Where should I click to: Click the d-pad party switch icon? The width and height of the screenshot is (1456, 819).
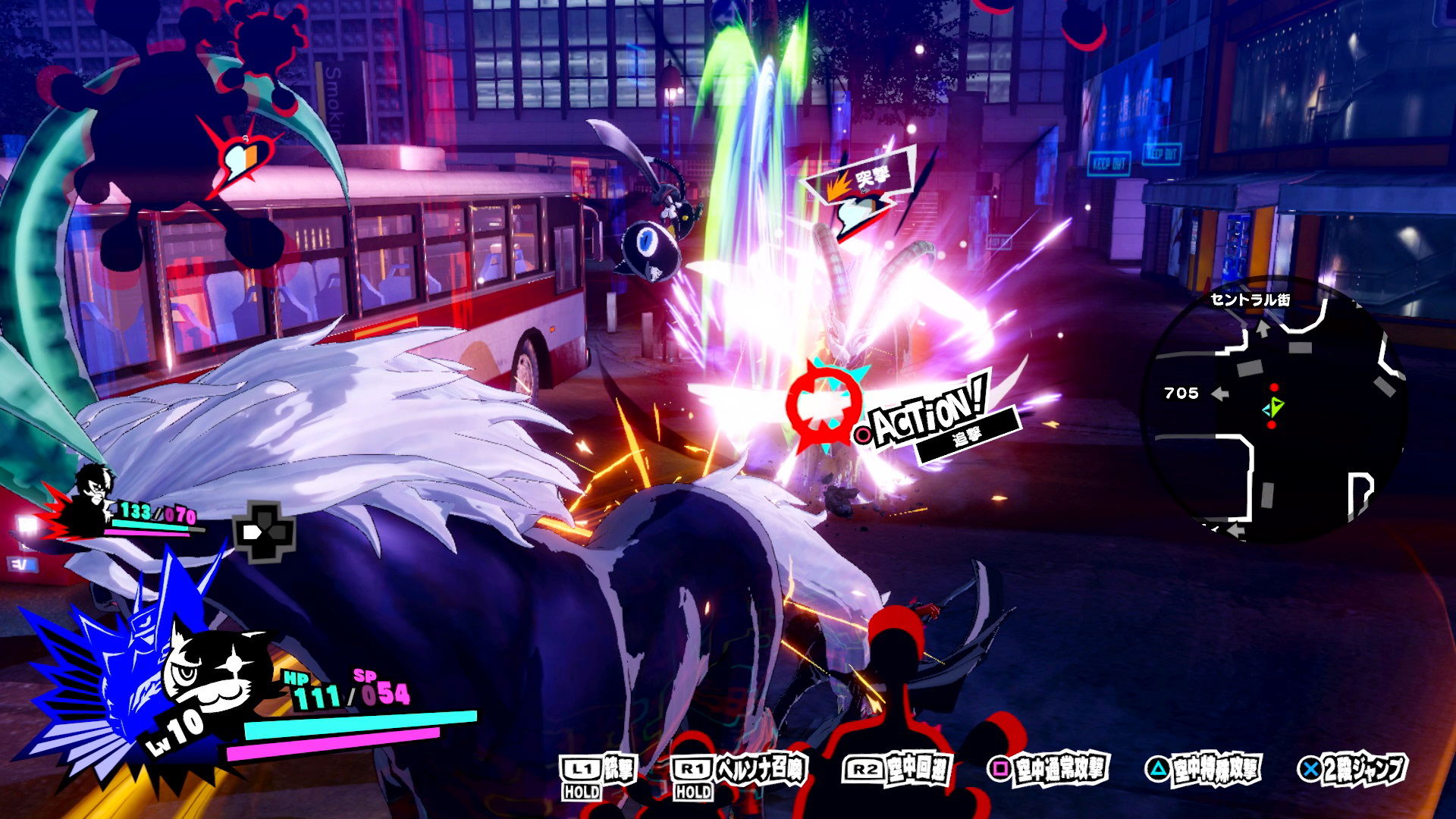pos(263,532)
